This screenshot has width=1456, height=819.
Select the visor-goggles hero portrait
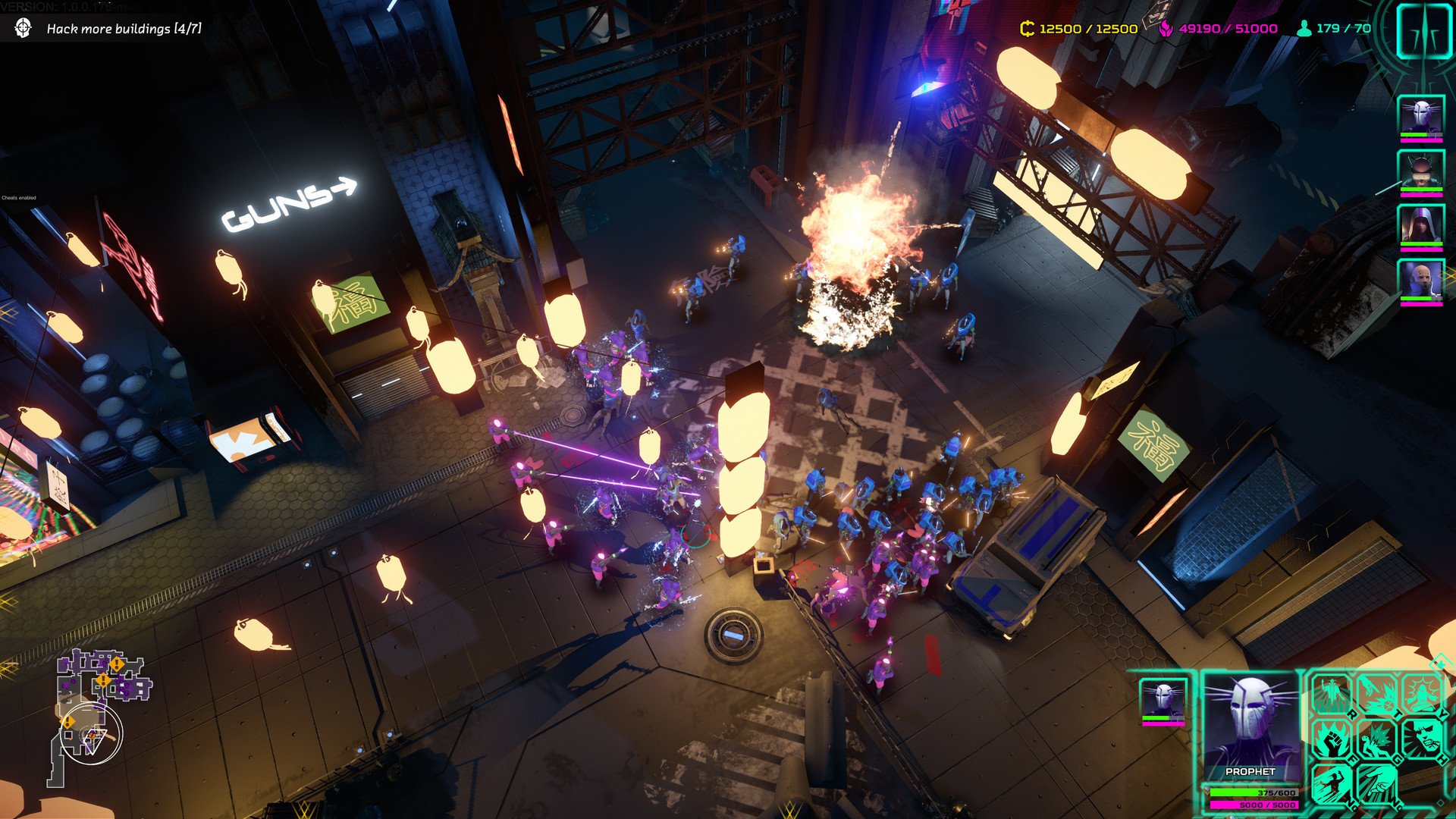click(1420, 172)
